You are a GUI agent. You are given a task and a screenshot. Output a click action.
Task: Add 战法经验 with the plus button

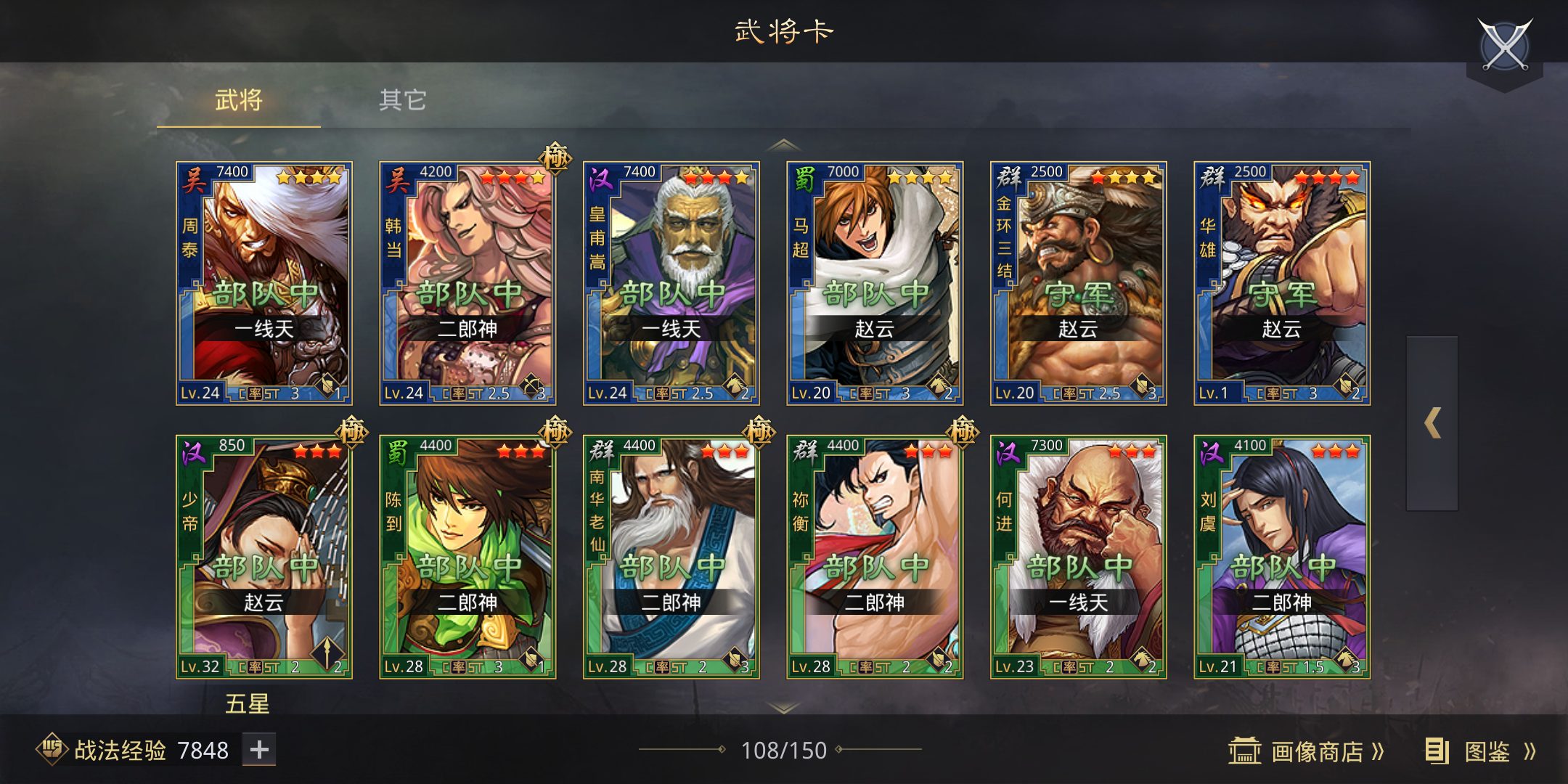(x=259, y=750)
